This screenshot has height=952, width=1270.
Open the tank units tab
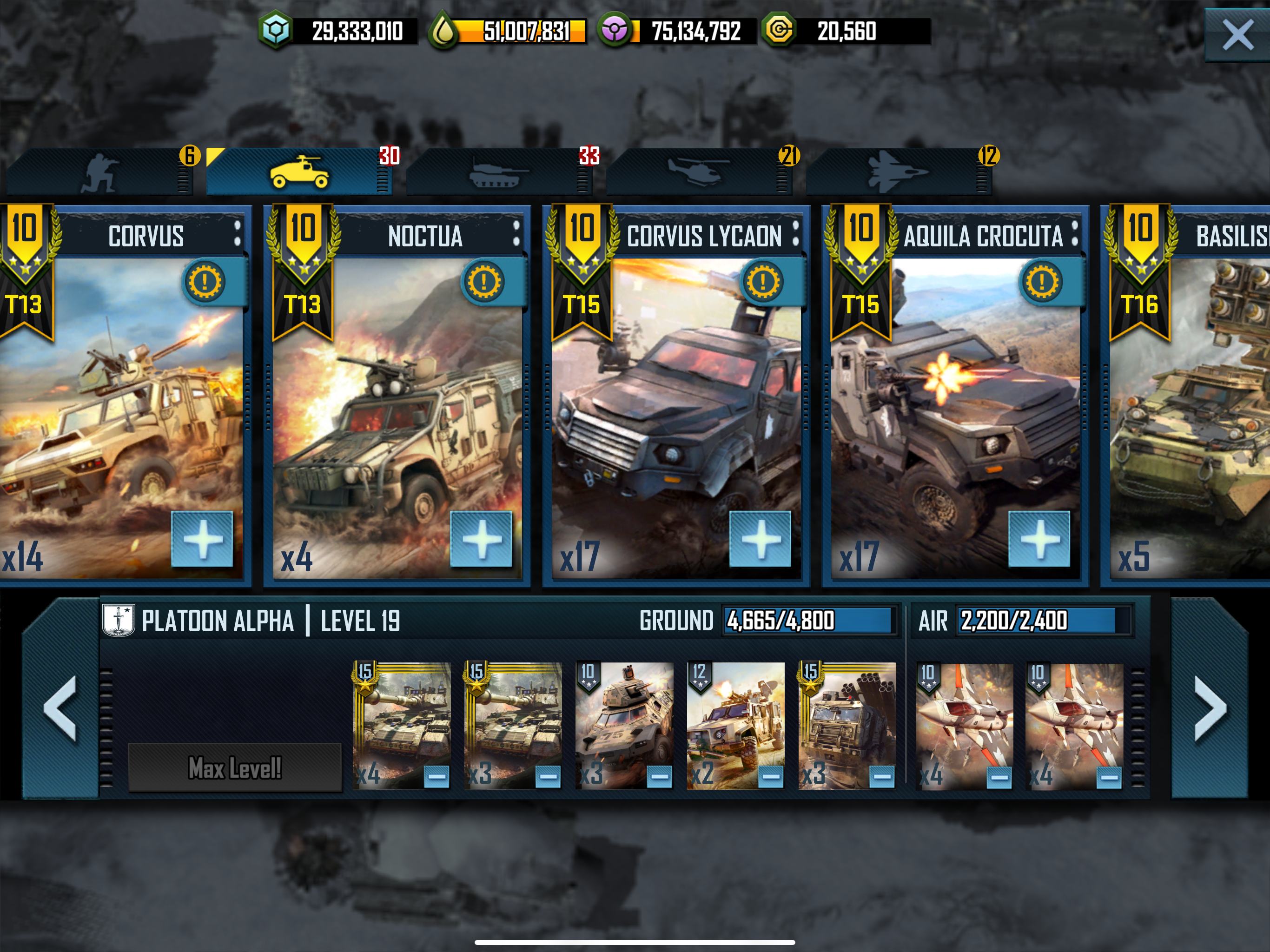click(497, 172)
